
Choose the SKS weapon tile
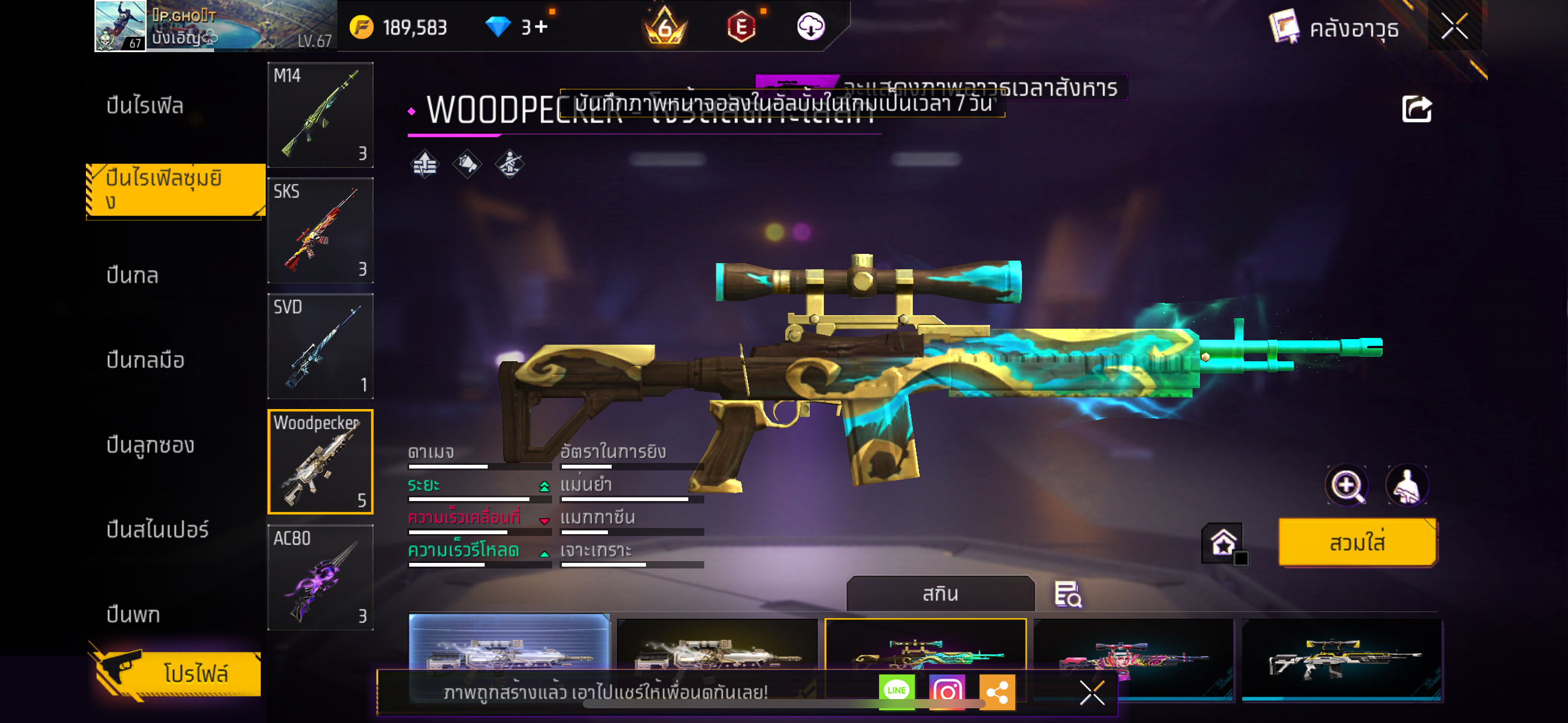click(x=320, y=231)
